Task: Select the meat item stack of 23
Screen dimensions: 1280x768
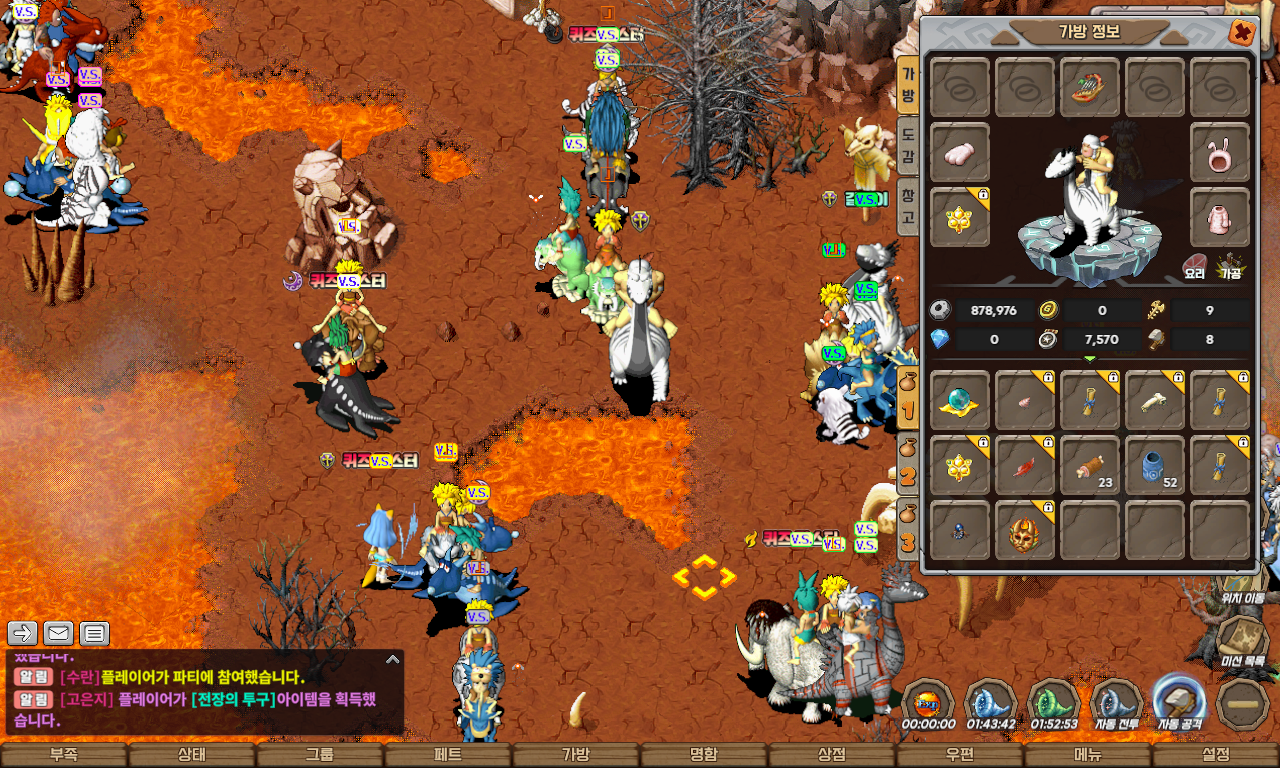Action: tap(1090, 465)
